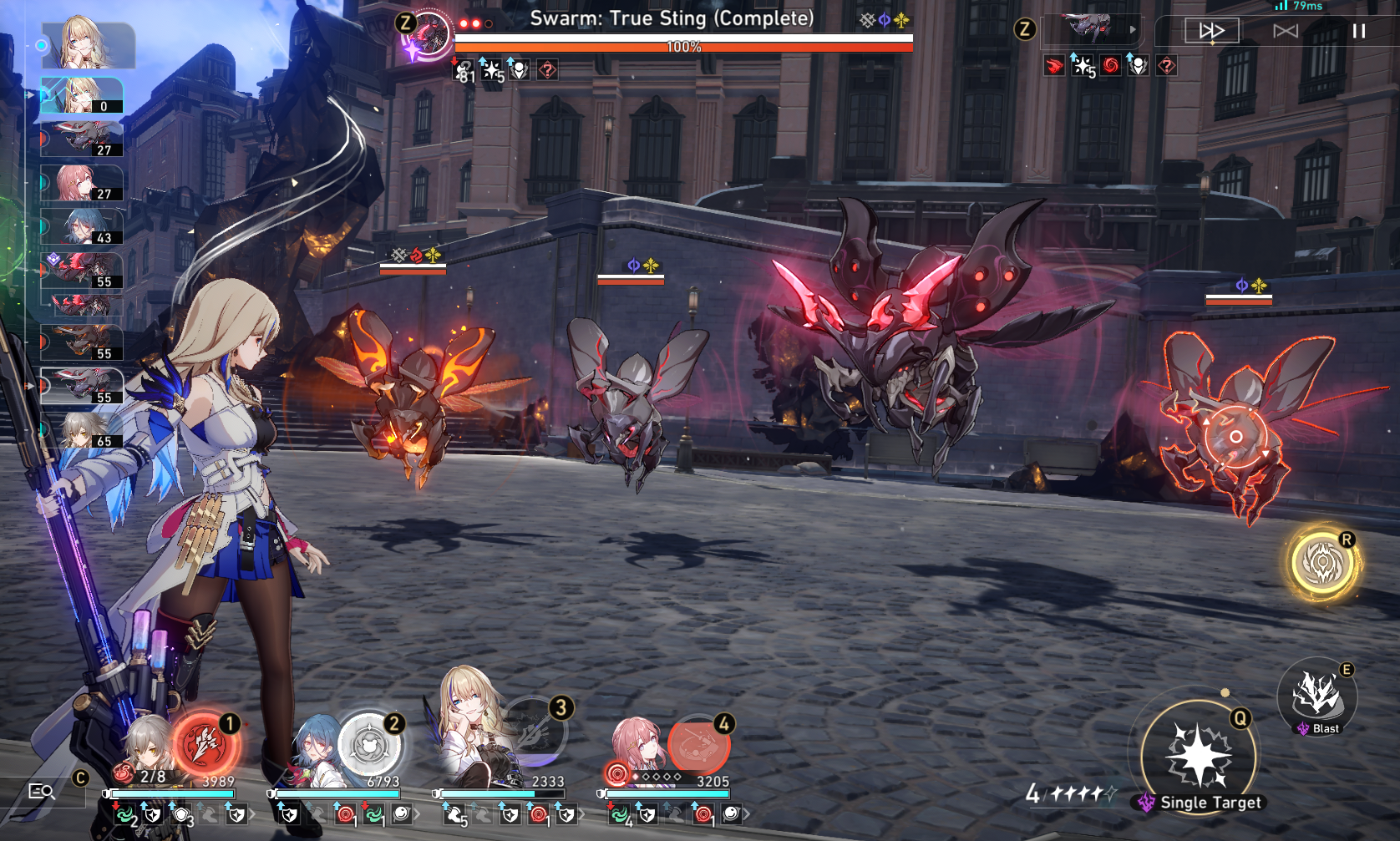Activate the pink-haired character's ultimate

pos(698,743)
